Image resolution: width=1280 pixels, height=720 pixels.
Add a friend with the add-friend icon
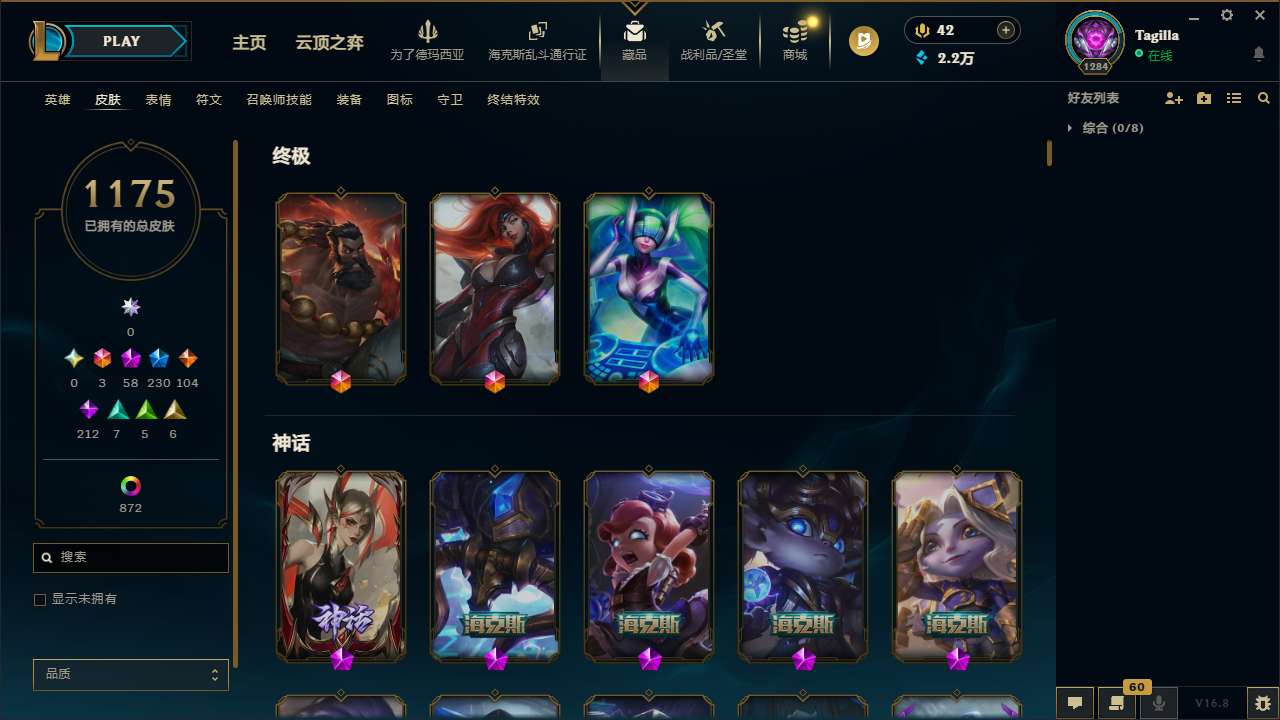tap(1174, 98)
